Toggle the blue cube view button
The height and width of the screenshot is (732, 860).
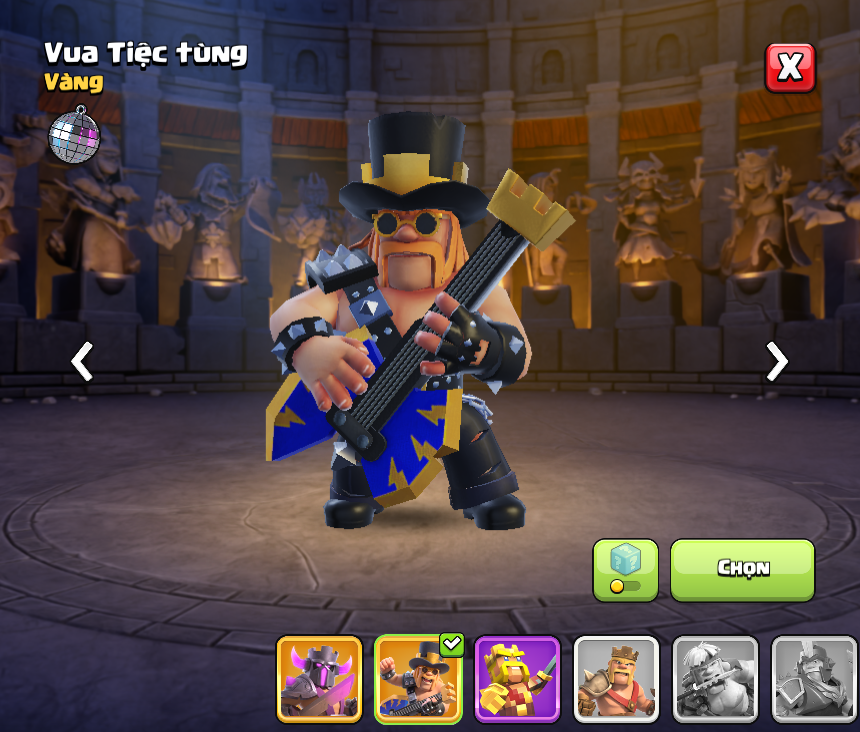pyautogui.click(x=625, y=570)
